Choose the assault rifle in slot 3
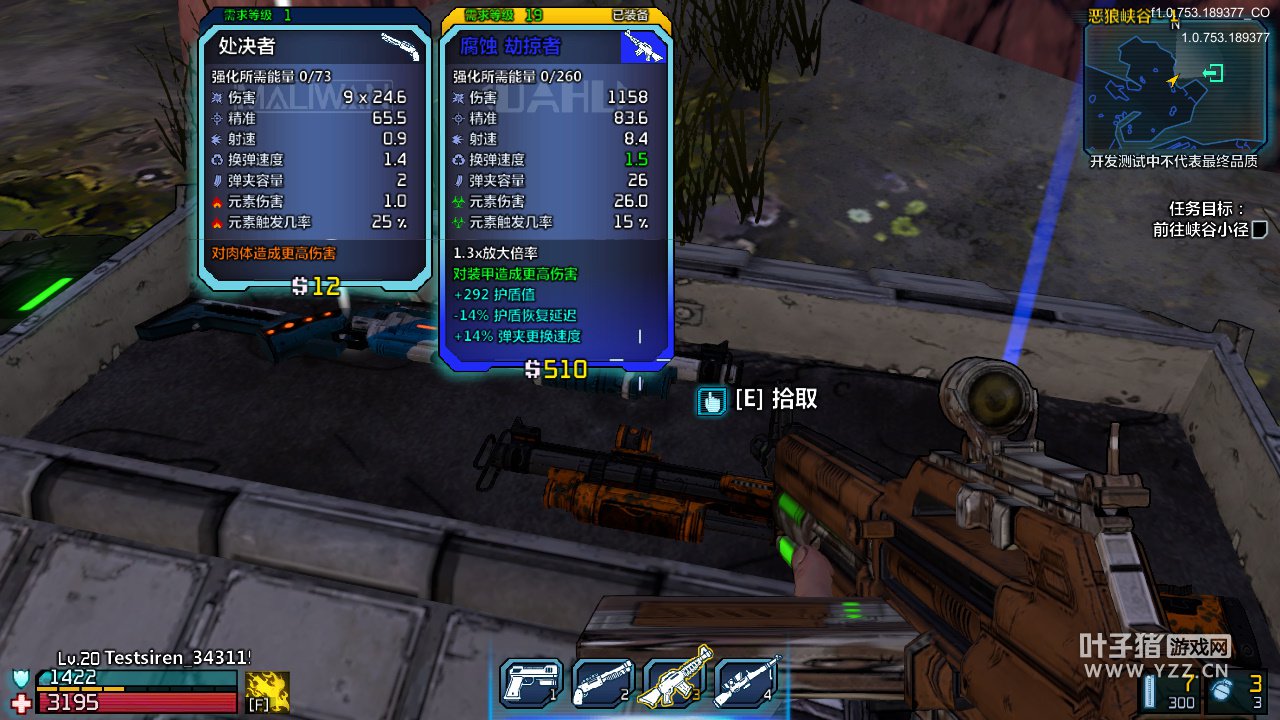This screenshot has width=1280, height=720. (x=676, y=684)
